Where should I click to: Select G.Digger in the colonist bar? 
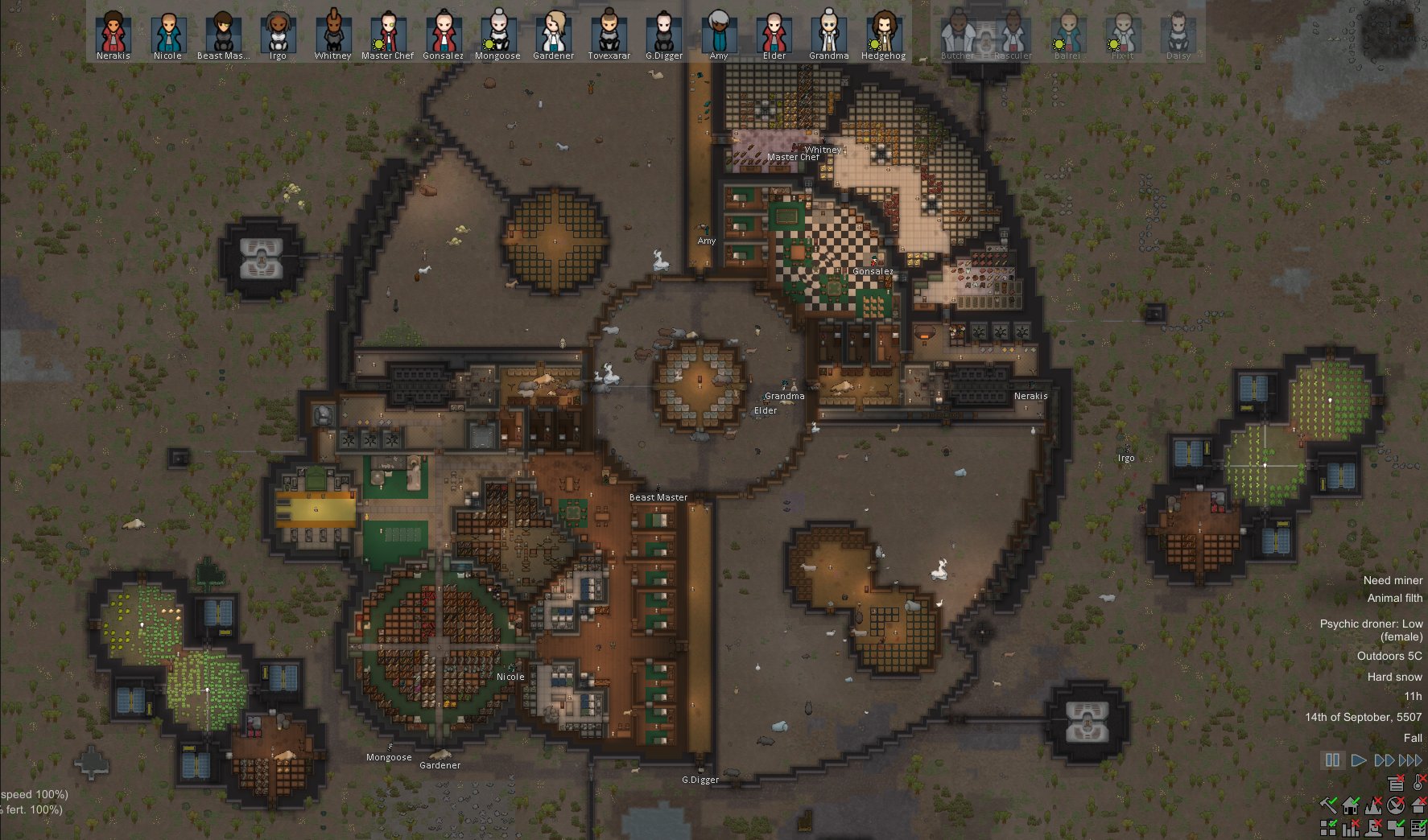pos(665,32)
